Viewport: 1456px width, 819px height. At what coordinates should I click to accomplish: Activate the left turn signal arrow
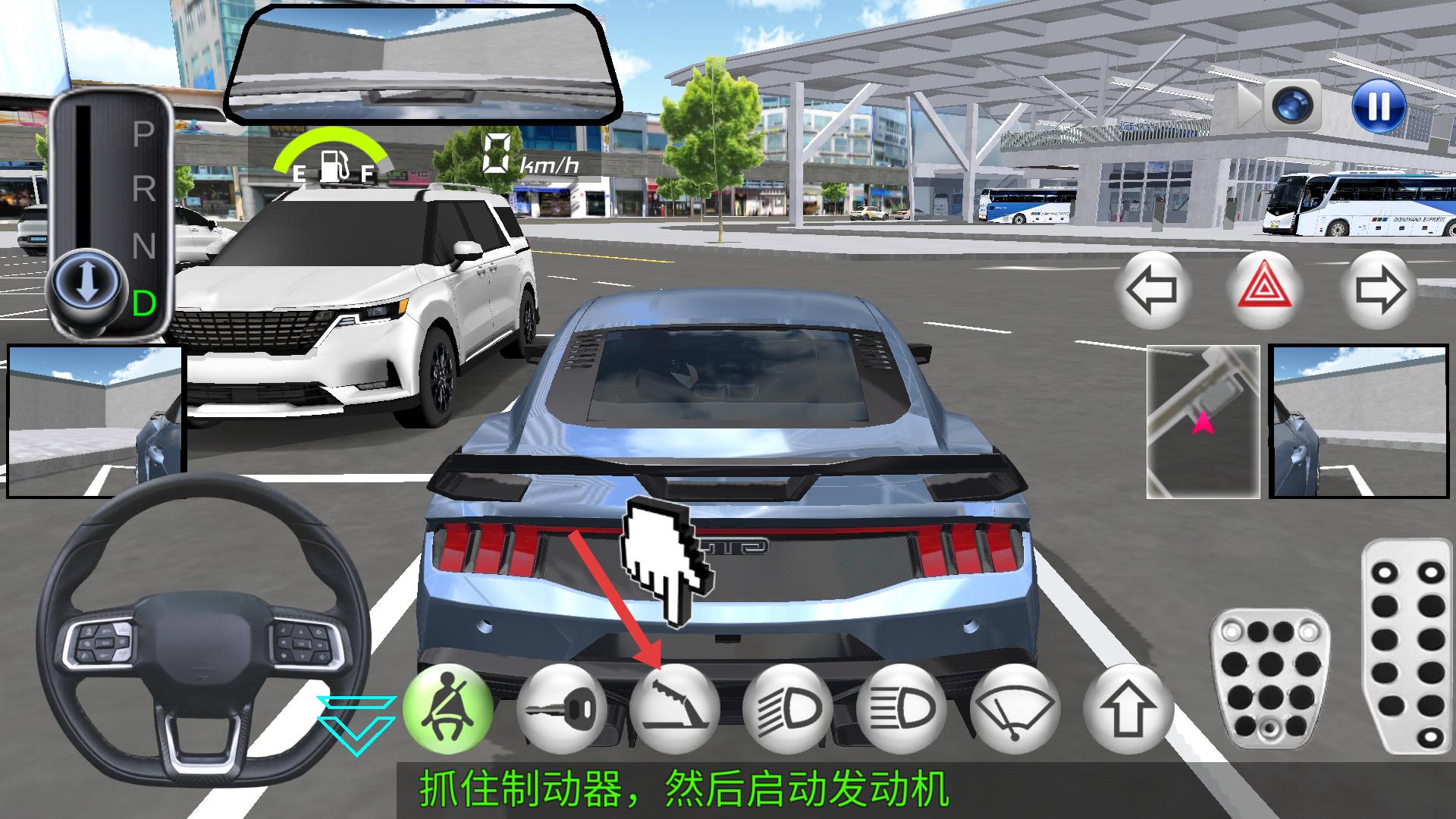(1152, 290)
